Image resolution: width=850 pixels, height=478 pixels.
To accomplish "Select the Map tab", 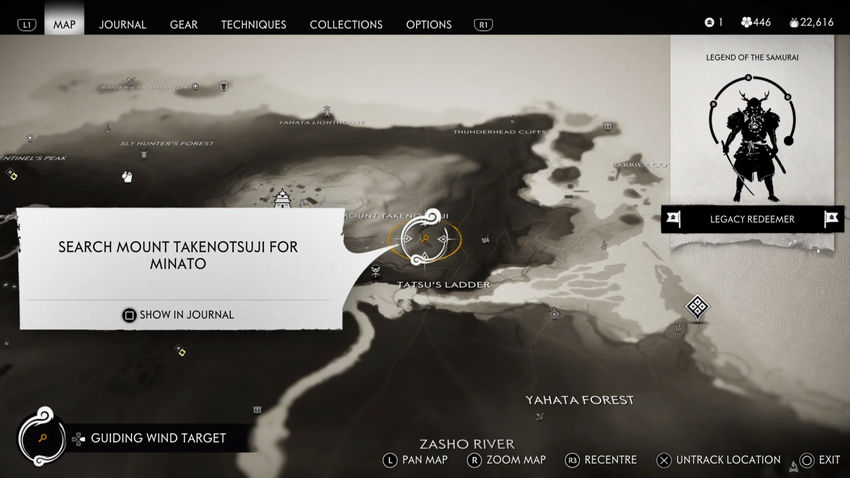I will (64, 24).
